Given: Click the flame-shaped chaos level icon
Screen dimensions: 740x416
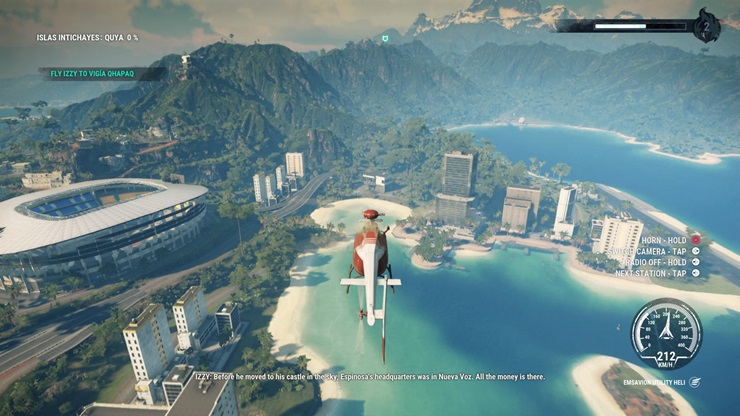Looking at the screenshot, I should tap(707, 26).
